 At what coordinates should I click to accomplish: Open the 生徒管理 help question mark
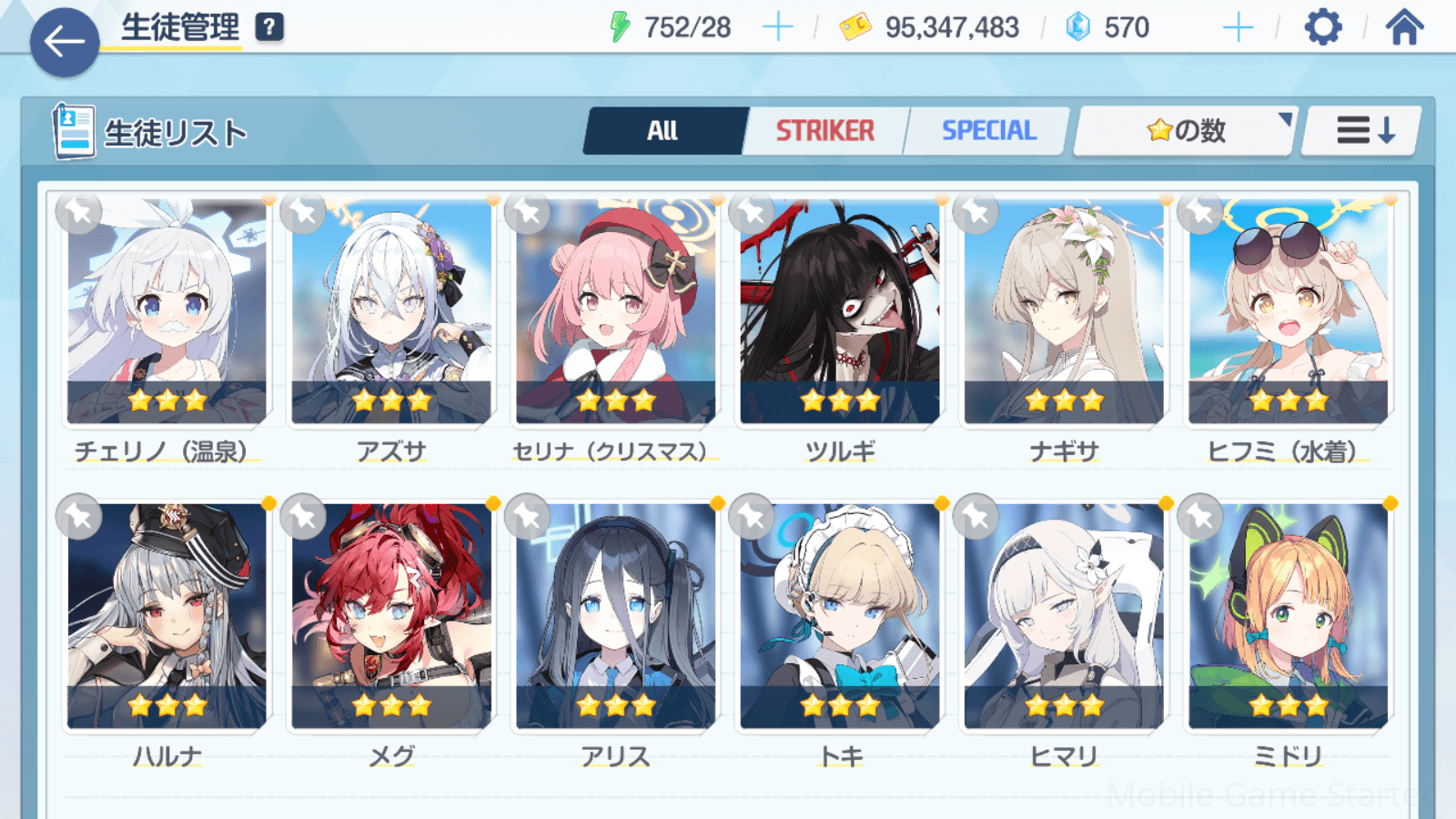[269, 27]
